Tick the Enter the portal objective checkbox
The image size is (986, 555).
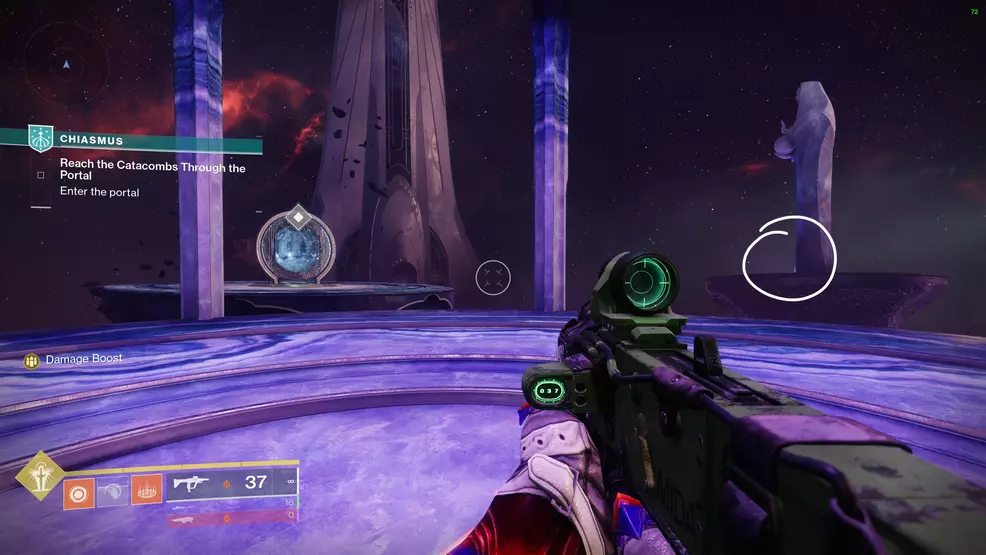point(40,175)
